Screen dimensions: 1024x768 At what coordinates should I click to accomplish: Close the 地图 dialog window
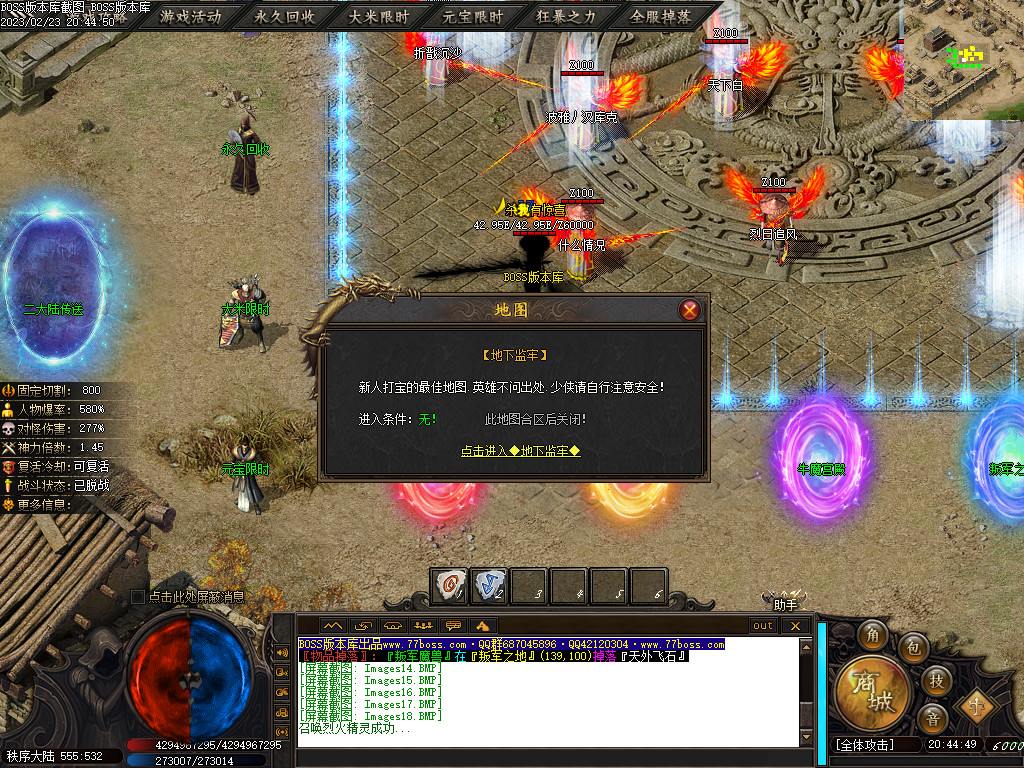coord(689,310)
